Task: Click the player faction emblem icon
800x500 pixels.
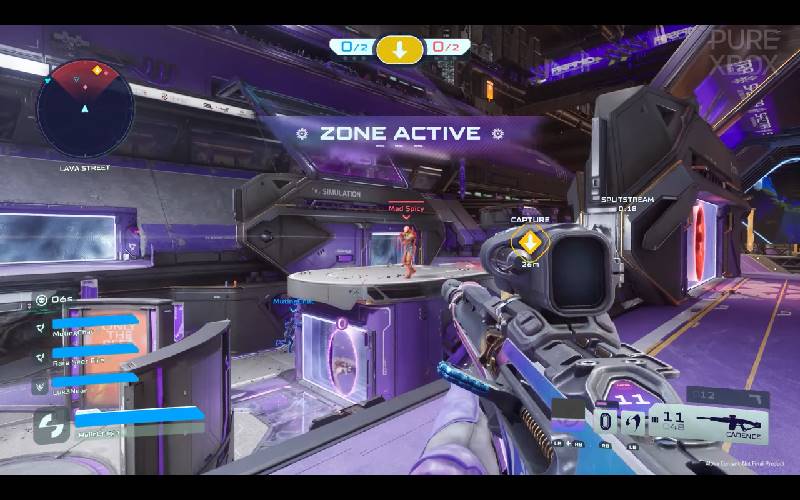Action: point(49,426)
